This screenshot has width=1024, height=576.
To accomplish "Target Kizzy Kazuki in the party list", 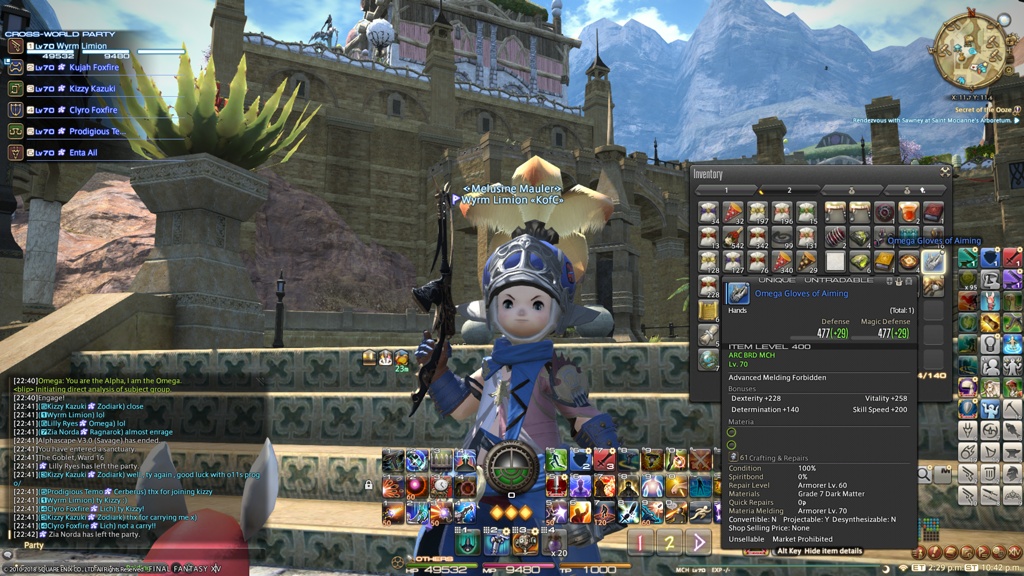I will click(x=92, y=89).
